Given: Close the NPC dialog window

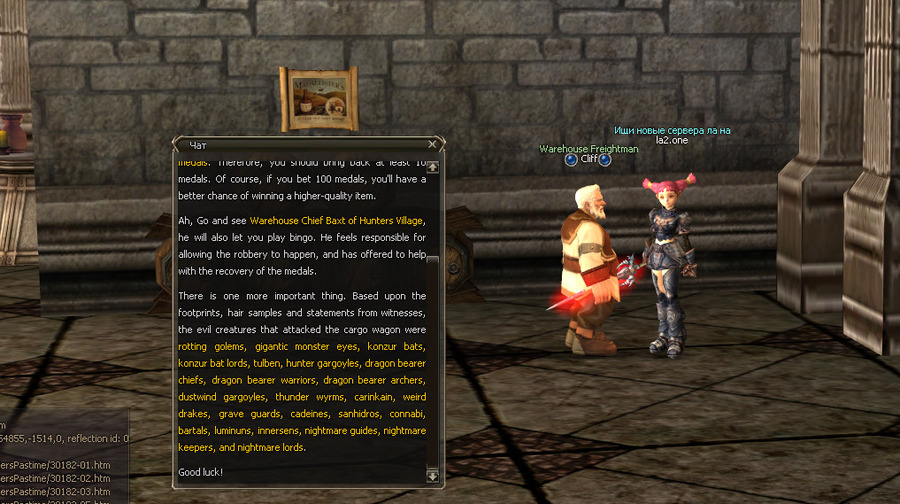Looking at the screenshot, I should (432, 144).
